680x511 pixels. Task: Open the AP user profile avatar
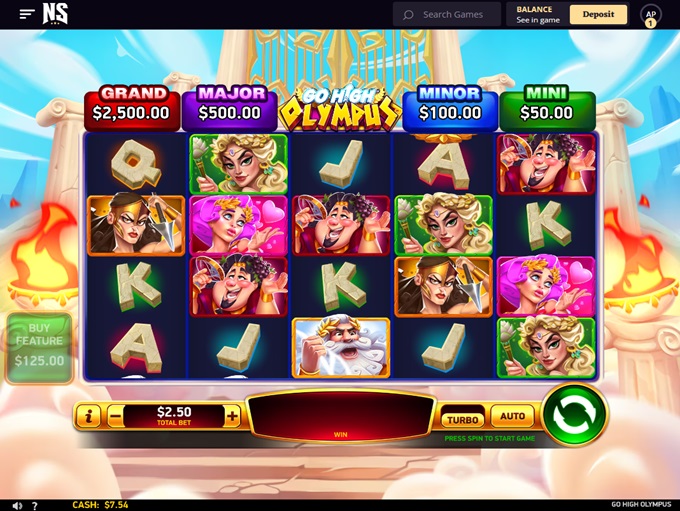[x=650, y=15]
